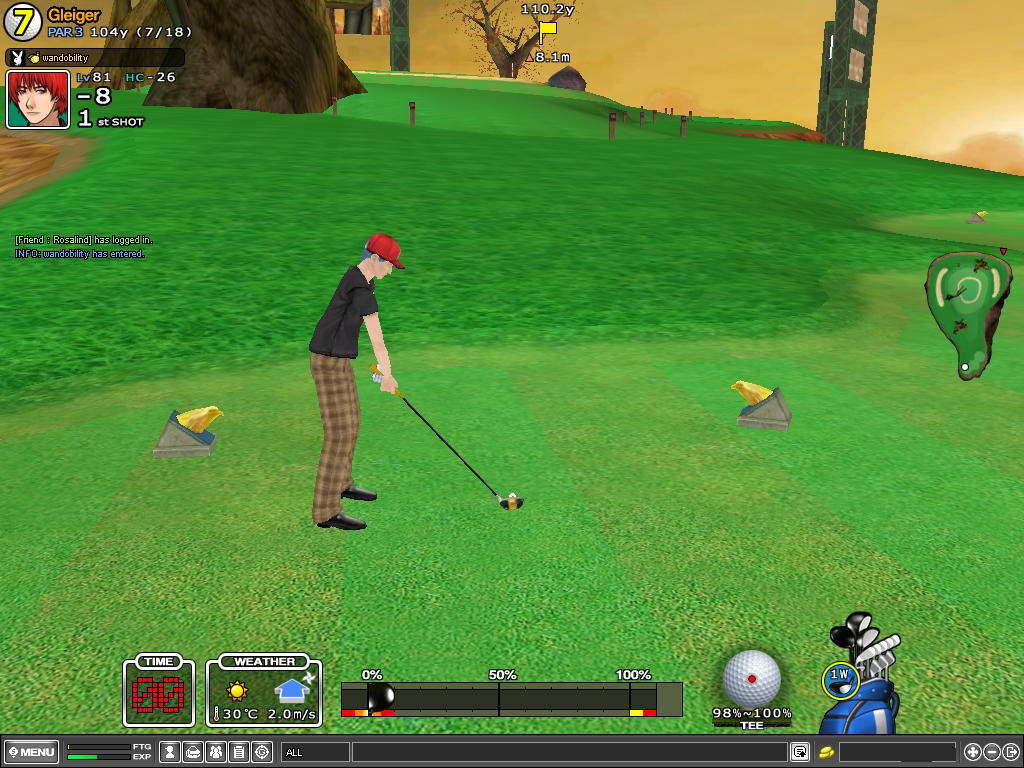Click the red-haired player portrait
Screen dimensions: 1024x768
[38, 99]
